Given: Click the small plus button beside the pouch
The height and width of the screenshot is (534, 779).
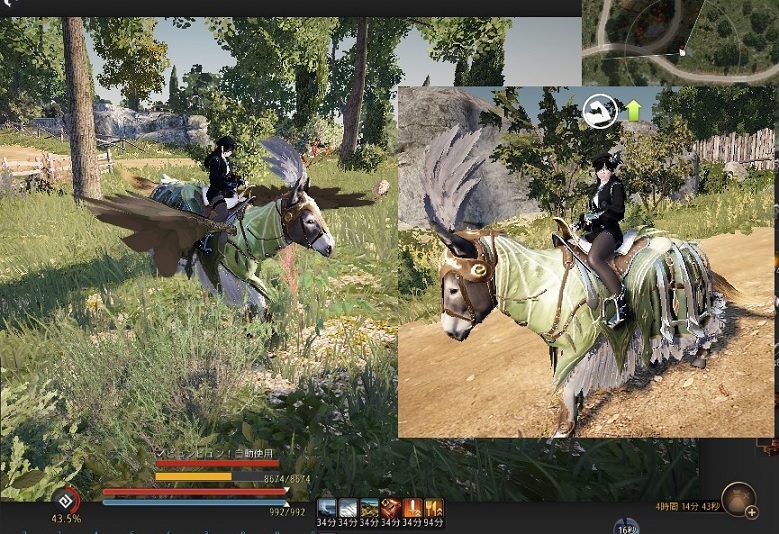Looking at the screenshot, I should (752, 513).
